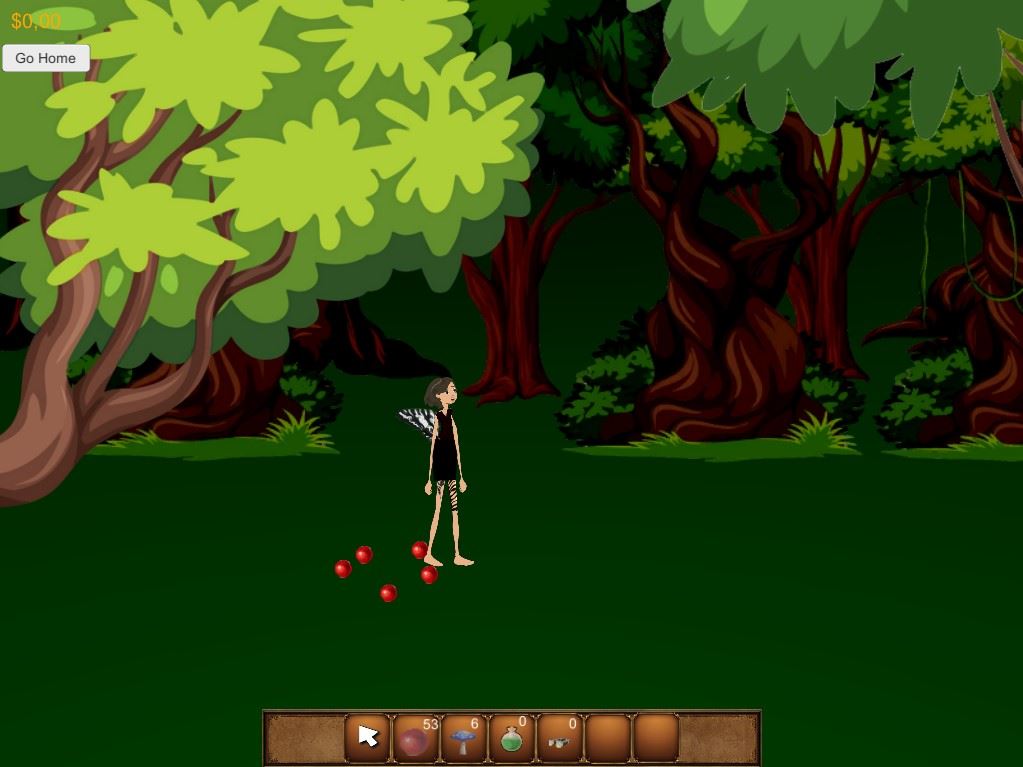The image size is (1023, 767).
Task: Select the cursor pointer hotbar slot
Action: [x=368, y=738]
